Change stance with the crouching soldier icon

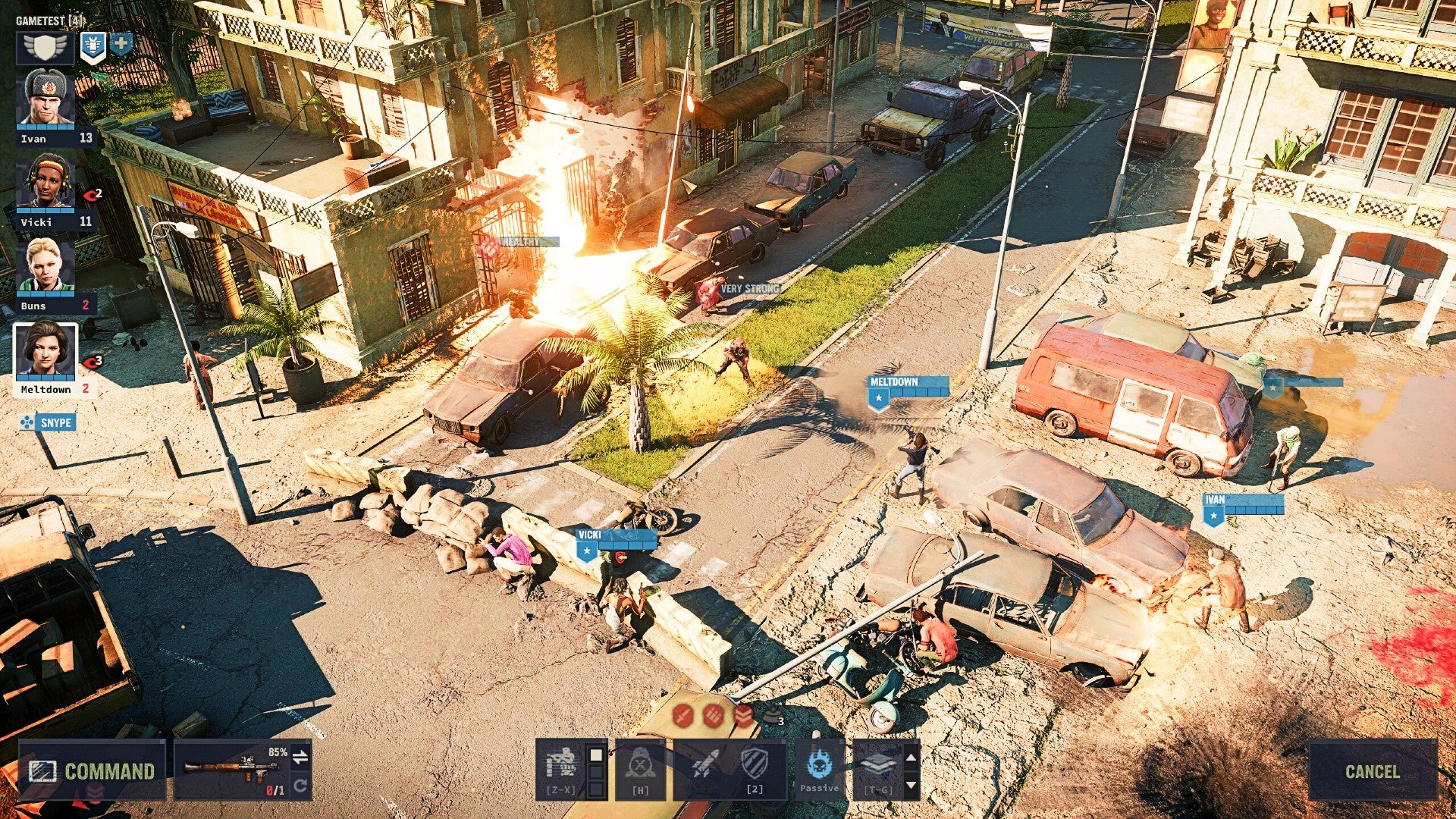[x=561, y=766]
